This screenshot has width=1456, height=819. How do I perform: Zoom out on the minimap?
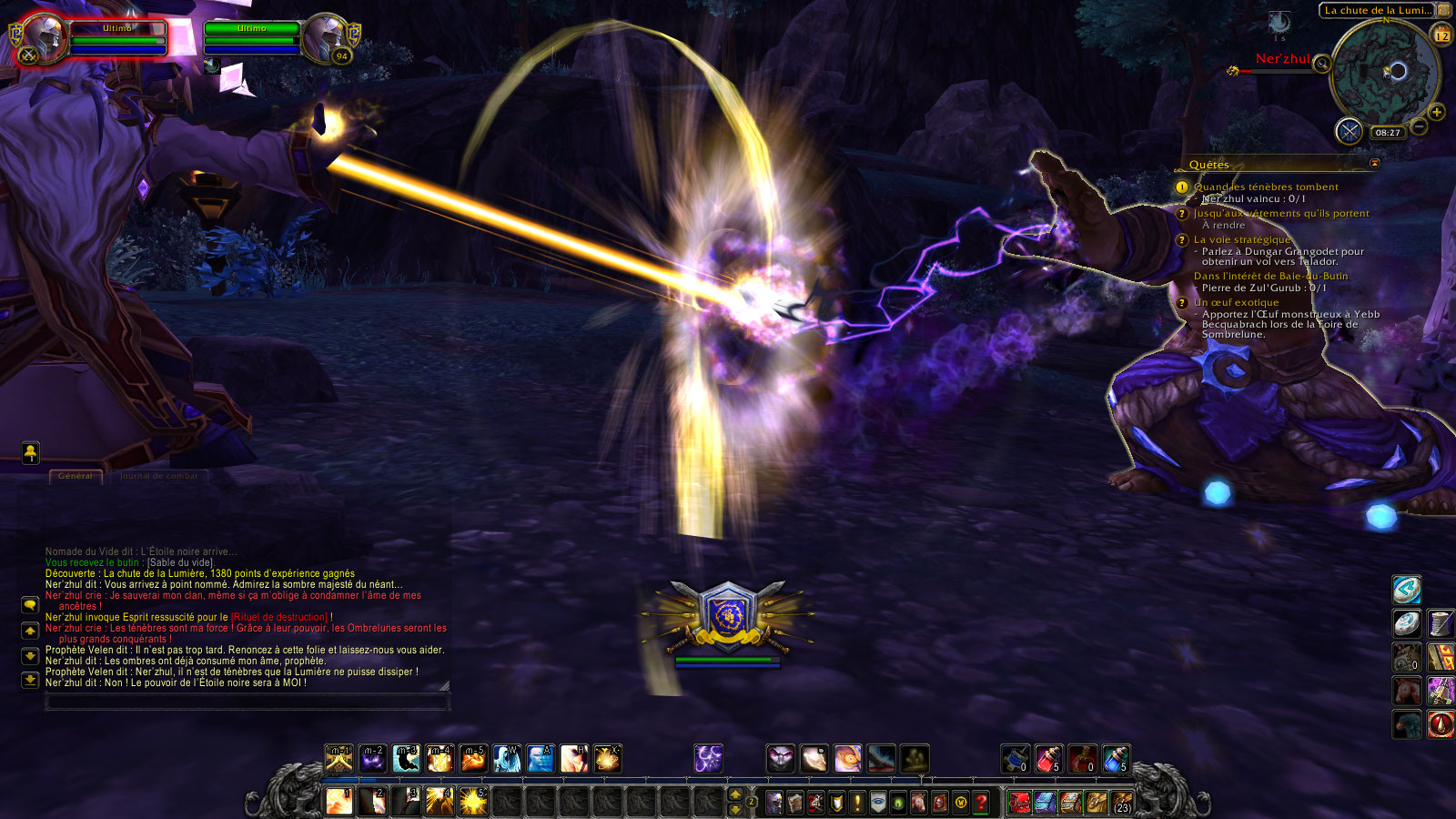1419,127
